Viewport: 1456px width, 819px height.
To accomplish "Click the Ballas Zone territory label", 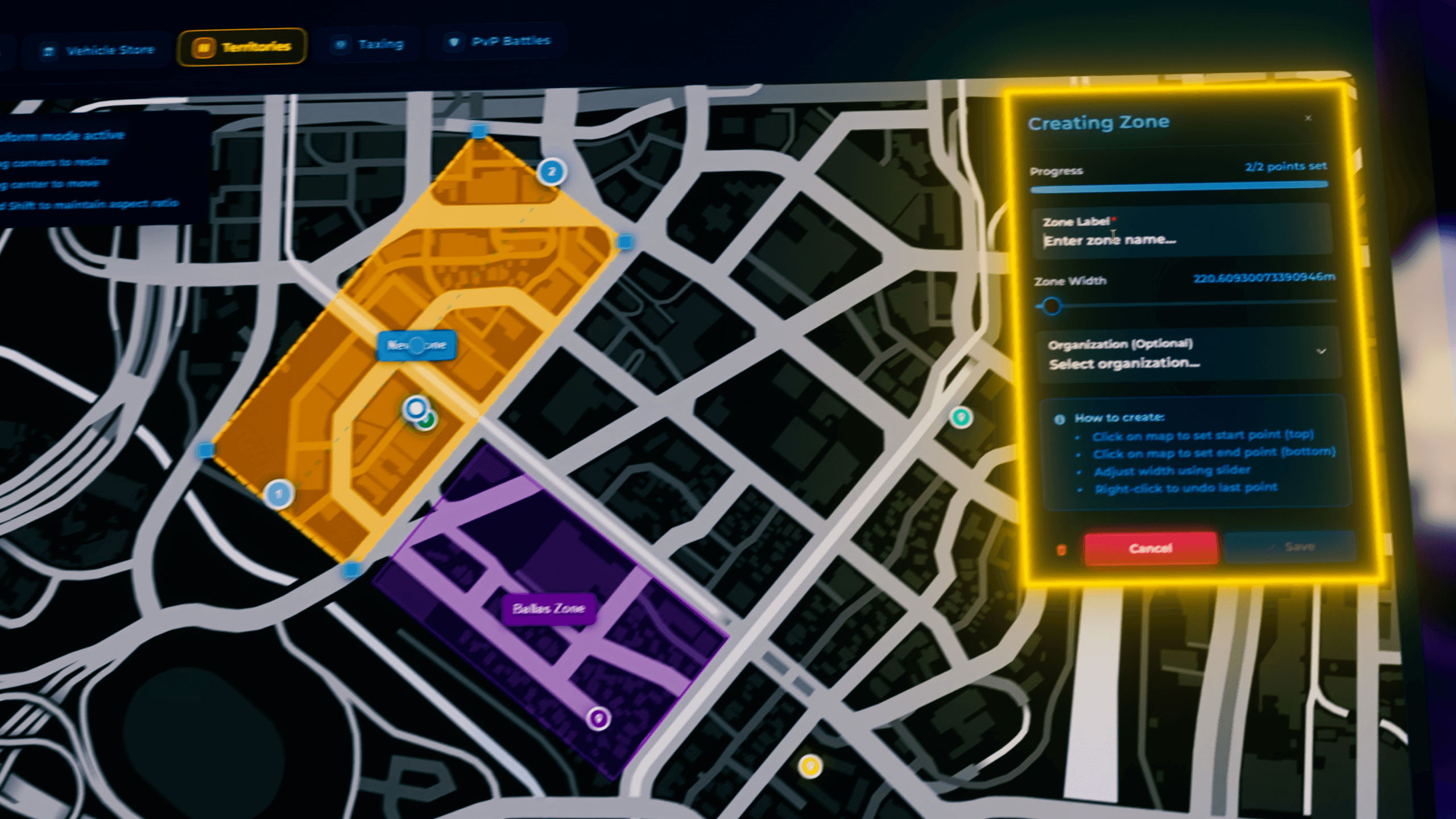I will coord(548,607).
